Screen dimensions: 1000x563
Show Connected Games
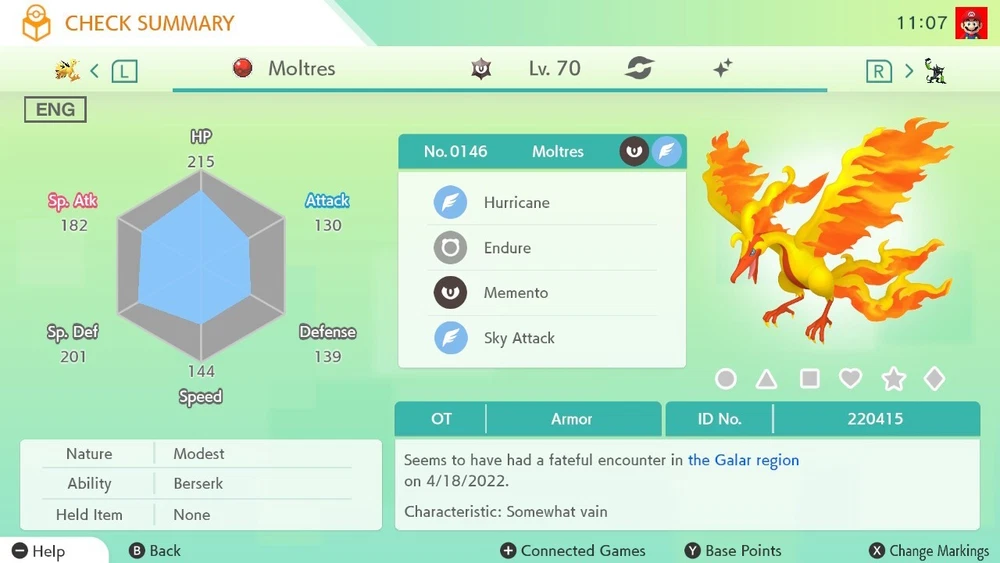click(572, 551)
